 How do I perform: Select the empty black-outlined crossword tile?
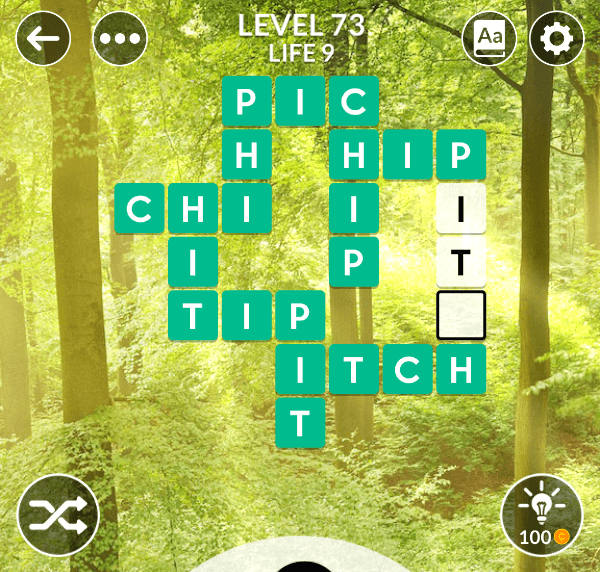pyautogui.click(x=461, y=315)
